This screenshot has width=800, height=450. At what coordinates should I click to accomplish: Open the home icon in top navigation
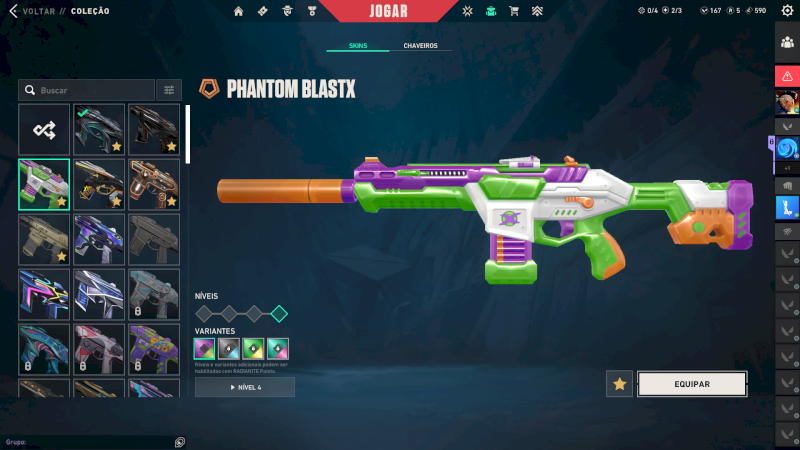tap(238, 11)
